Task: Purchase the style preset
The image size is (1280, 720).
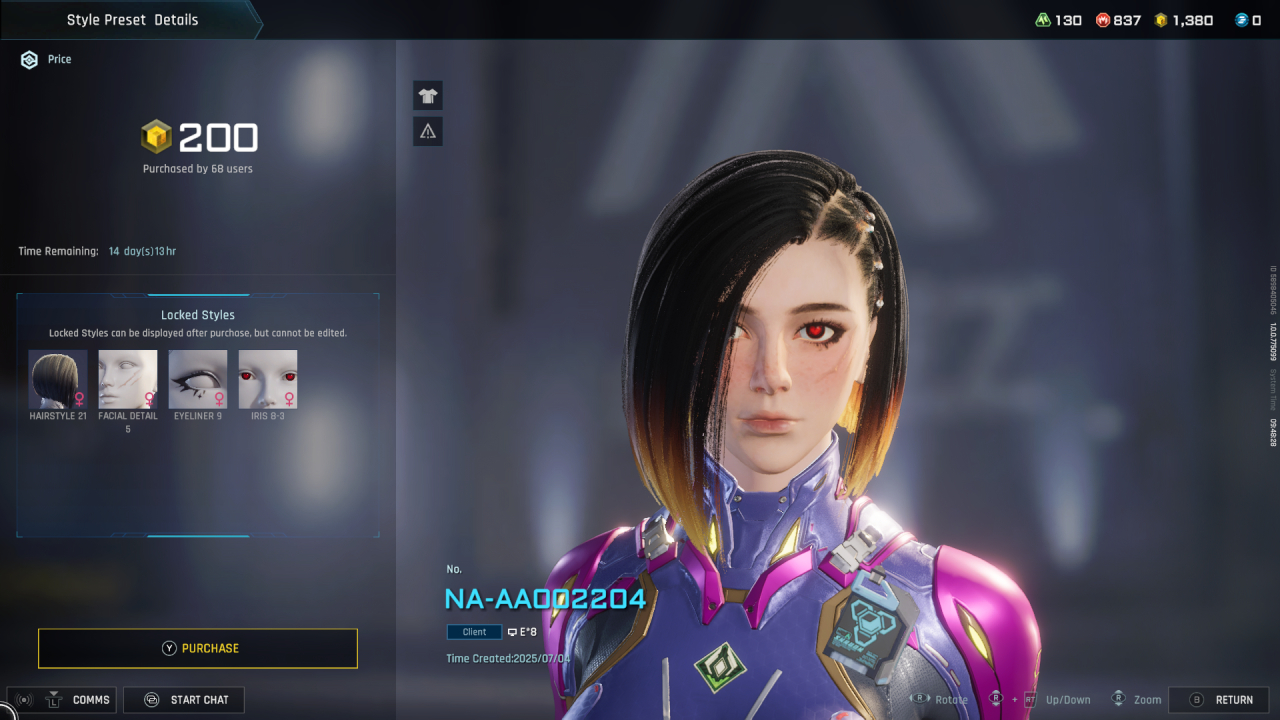Action: [198, 648]
